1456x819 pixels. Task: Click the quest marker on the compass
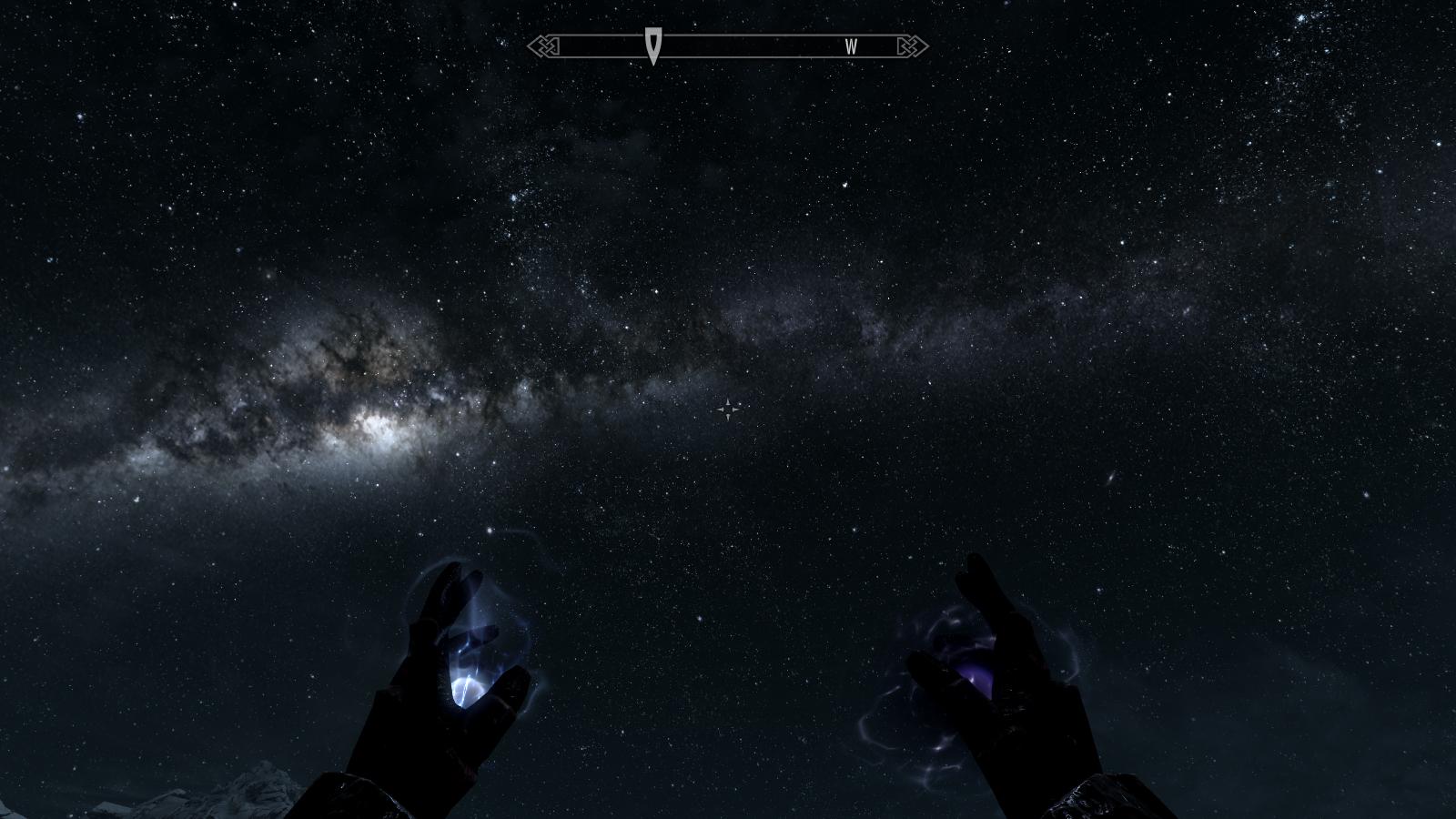653,45
